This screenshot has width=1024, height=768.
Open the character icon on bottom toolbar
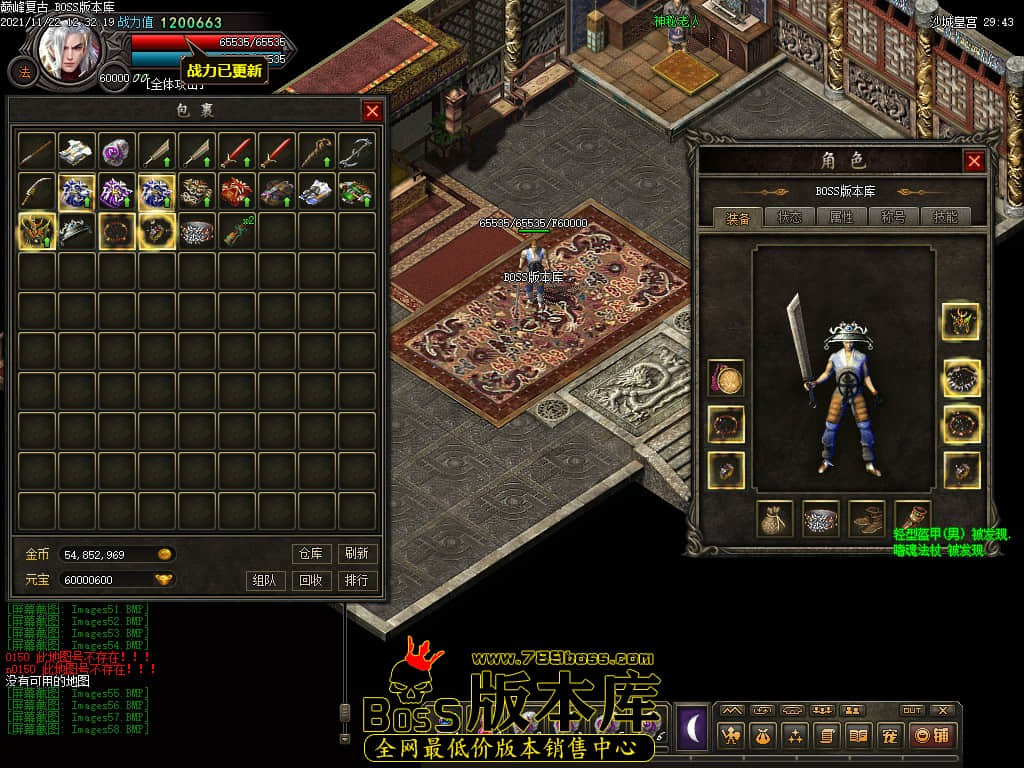coord(730,736)
